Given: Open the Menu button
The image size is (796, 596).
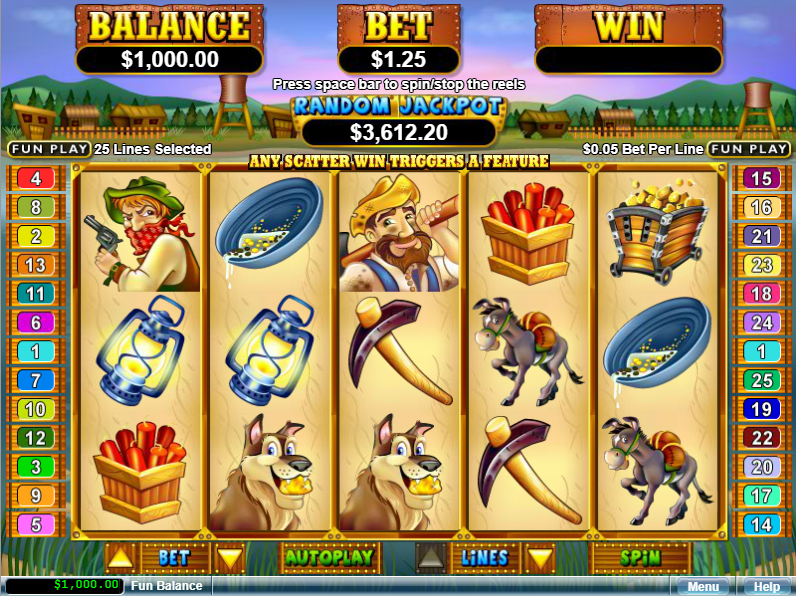Looking at the screenshot, I should pos(702,587).
